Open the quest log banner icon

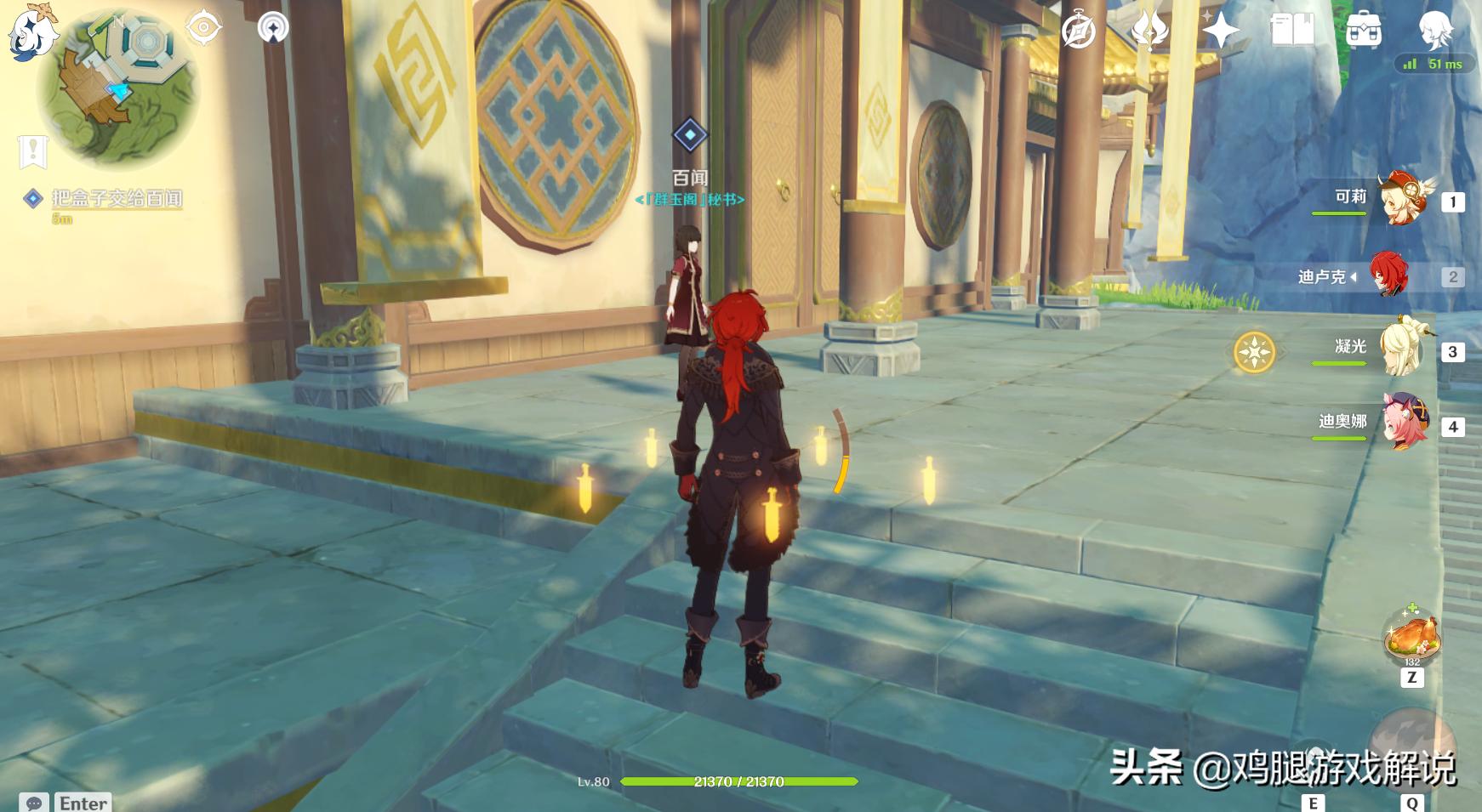point(32,152)
